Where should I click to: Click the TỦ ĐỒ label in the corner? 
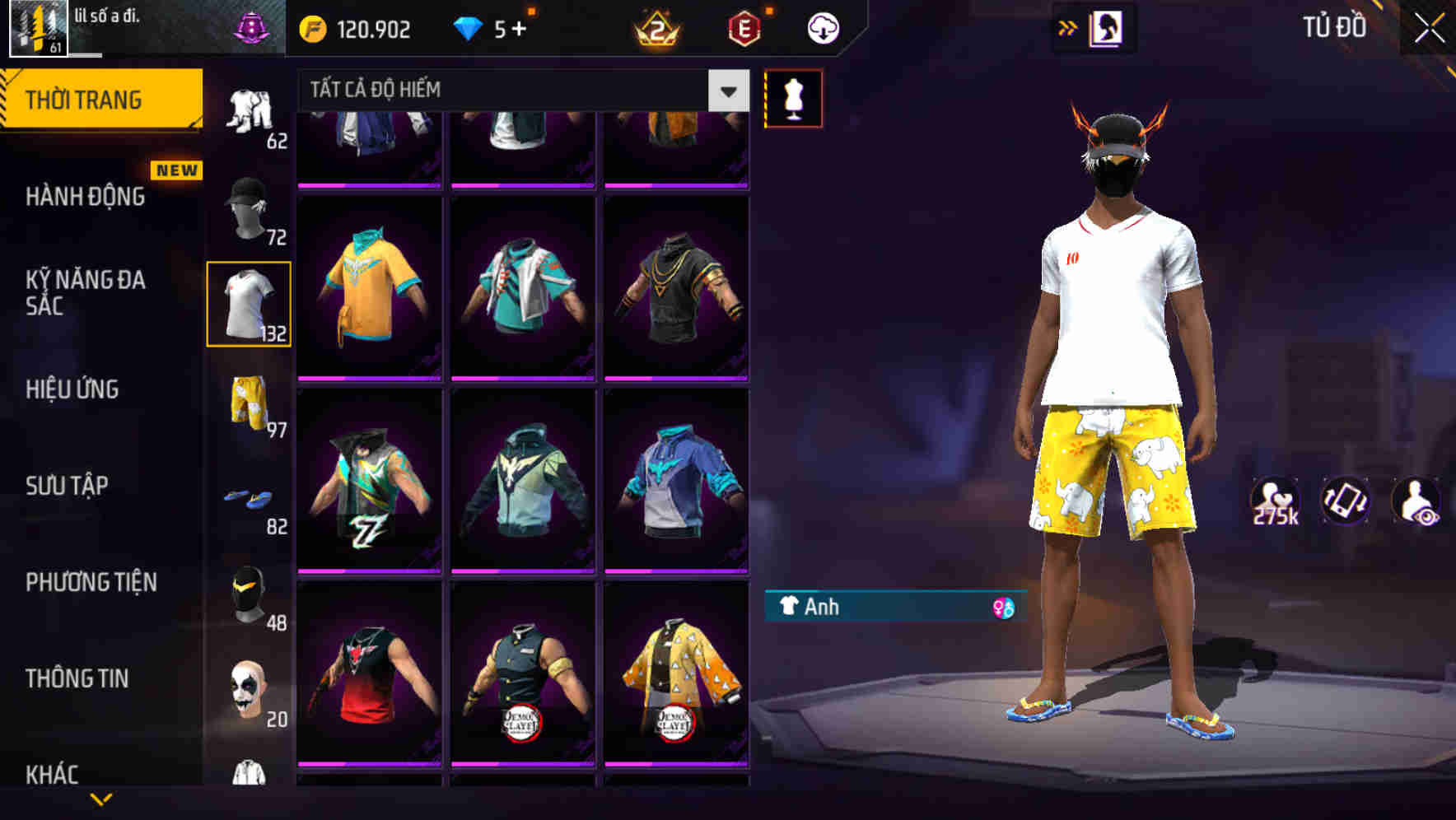pyautogui.click(x=1334, y=27)
